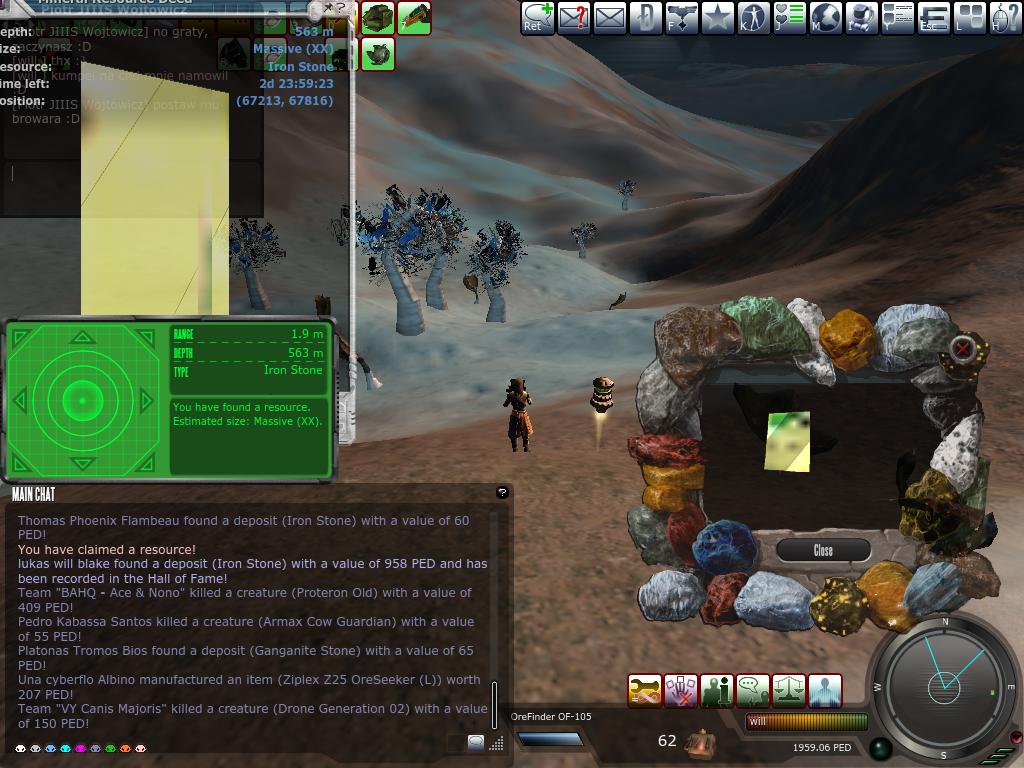The width and height of the screenshot is (1024, 768).
Task: Click the help question mark on Main Chat
Action: tap(502, 492)
